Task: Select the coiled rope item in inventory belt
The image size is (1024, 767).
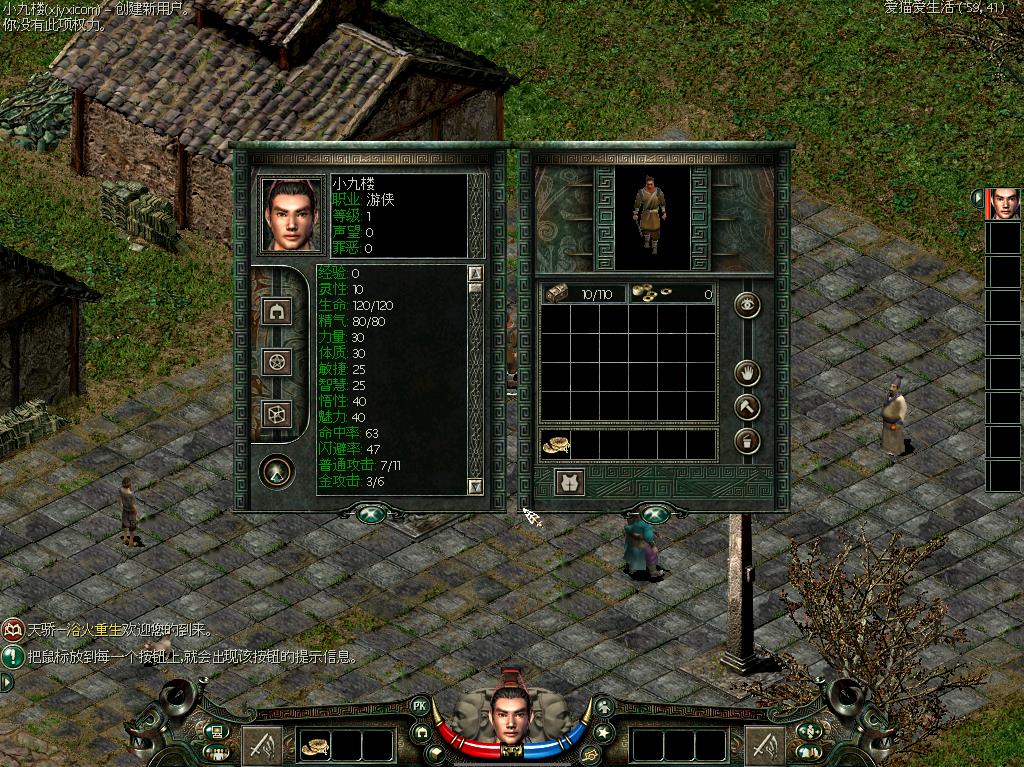Action: point(555,445)
